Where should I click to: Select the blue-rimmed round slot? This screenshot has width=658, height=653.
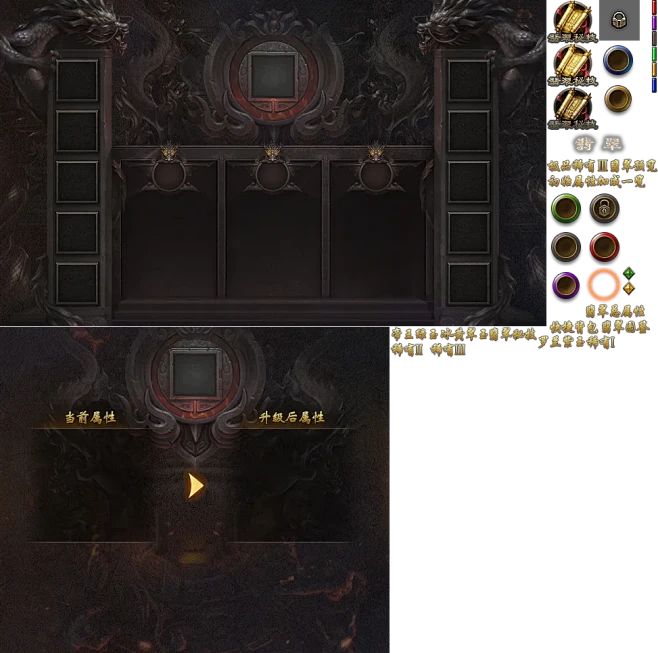pos(618,59)
